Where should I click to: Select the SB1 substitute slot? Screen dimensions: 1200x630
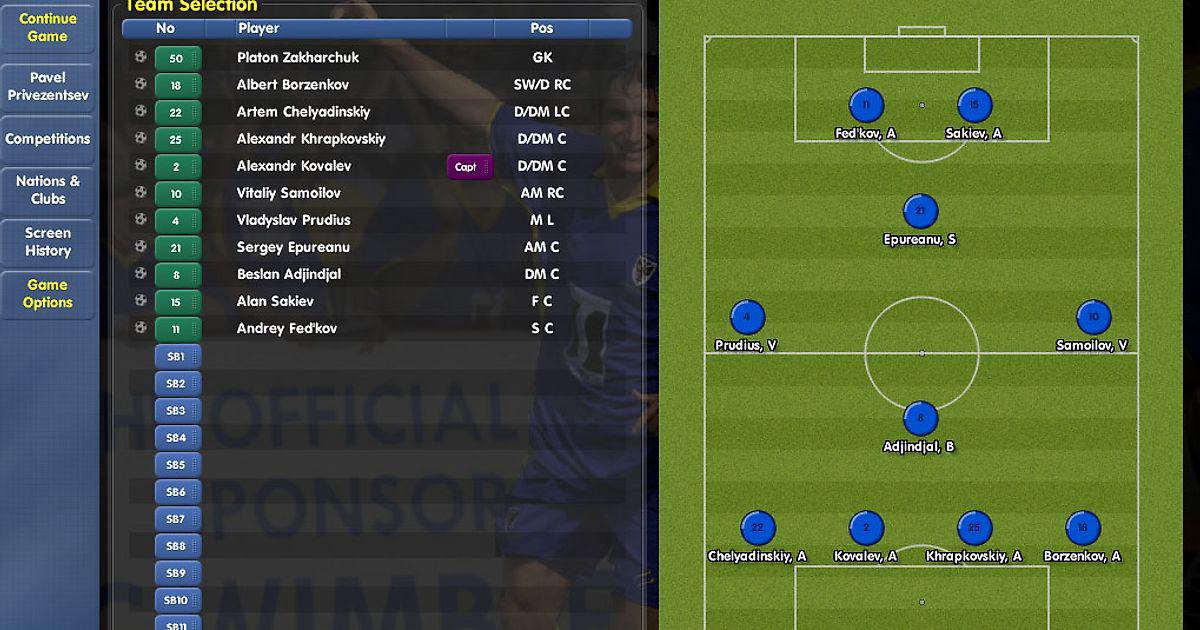(x=177, y=357)
